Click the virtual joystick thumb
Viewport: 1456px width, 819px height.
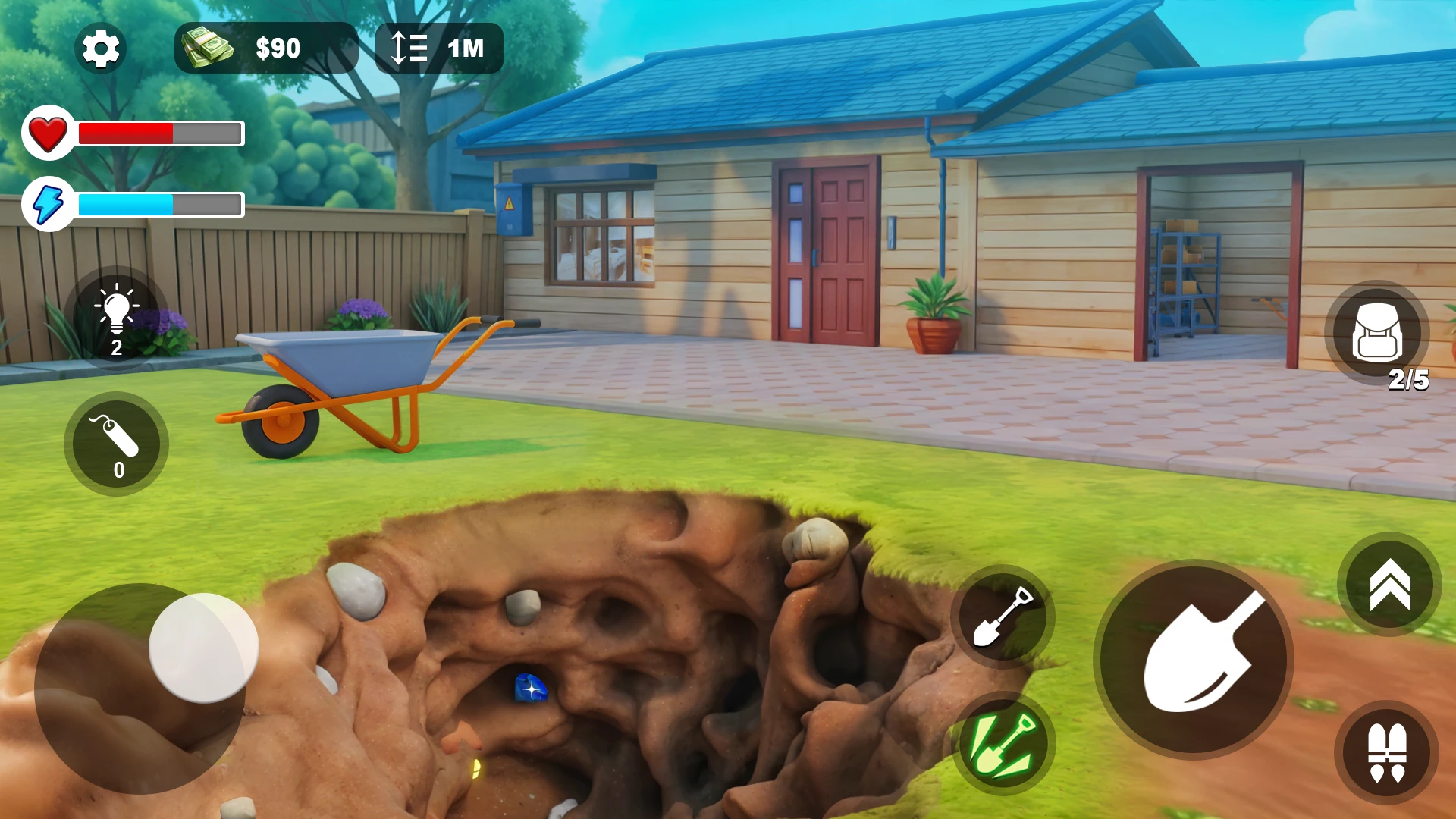[x=203, y=648]
